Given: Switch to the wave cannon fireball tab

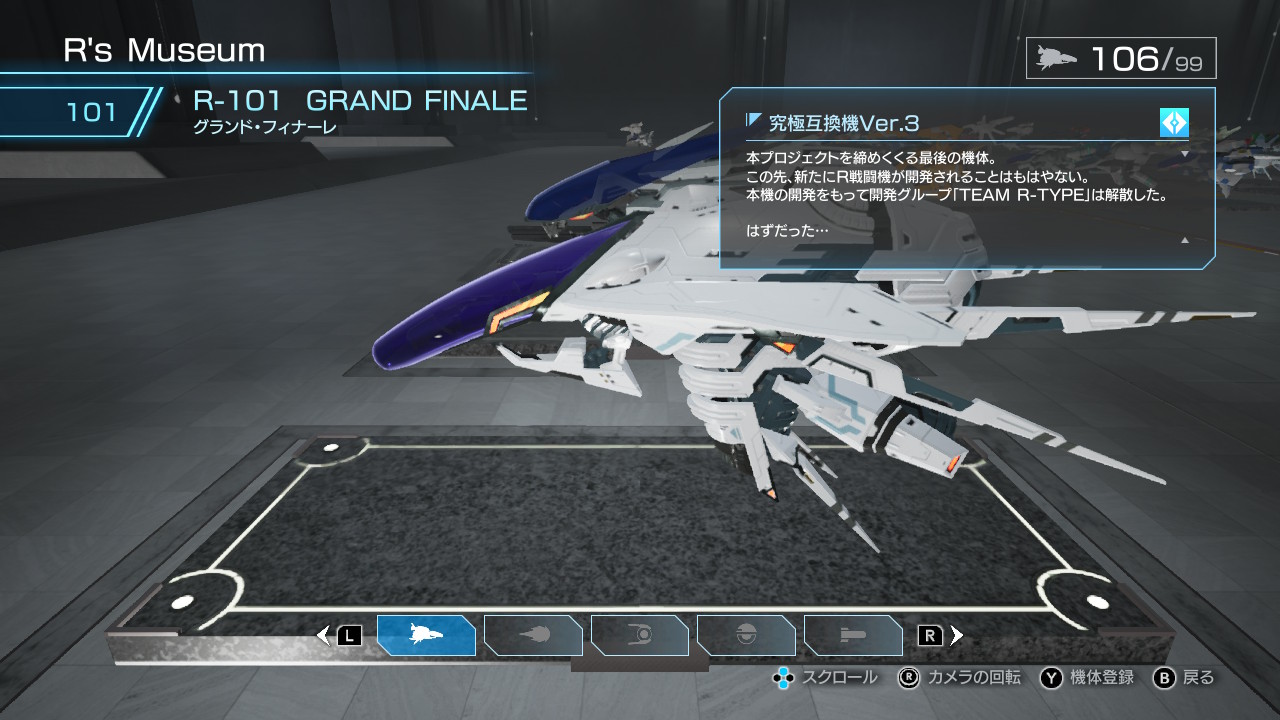Looking at the screenshot, I should pyautogui.click(x=533, y=635).
